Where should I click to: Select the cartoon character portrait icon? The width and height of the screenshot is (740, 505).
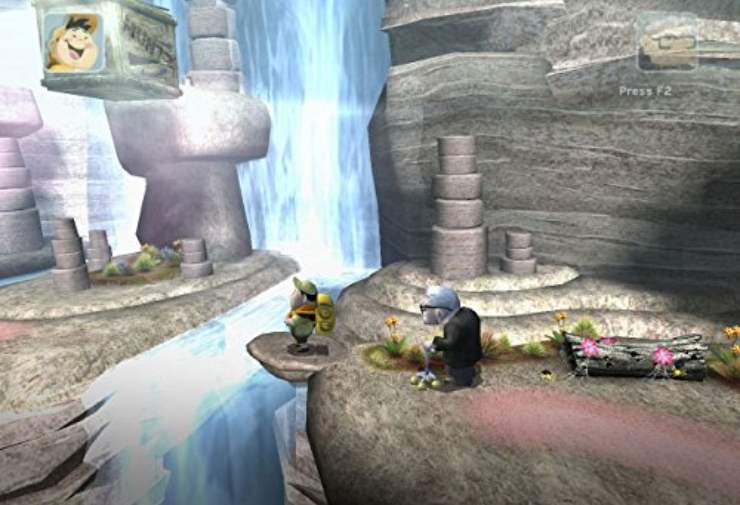coord(74,42)
